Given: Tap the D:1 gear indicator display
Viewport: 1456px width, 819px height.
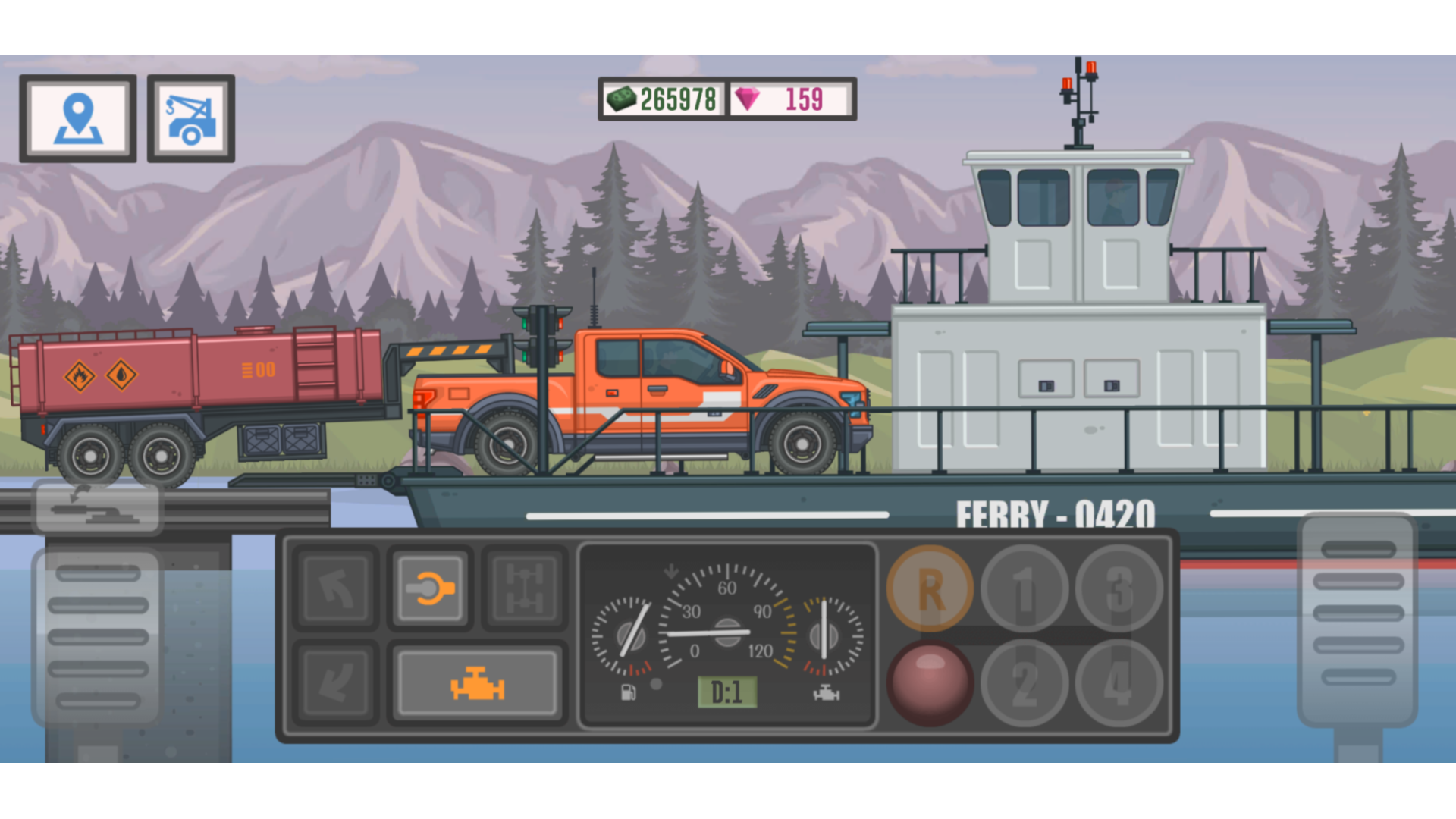Looking at the screenshot, I should (x=726, y=692).
